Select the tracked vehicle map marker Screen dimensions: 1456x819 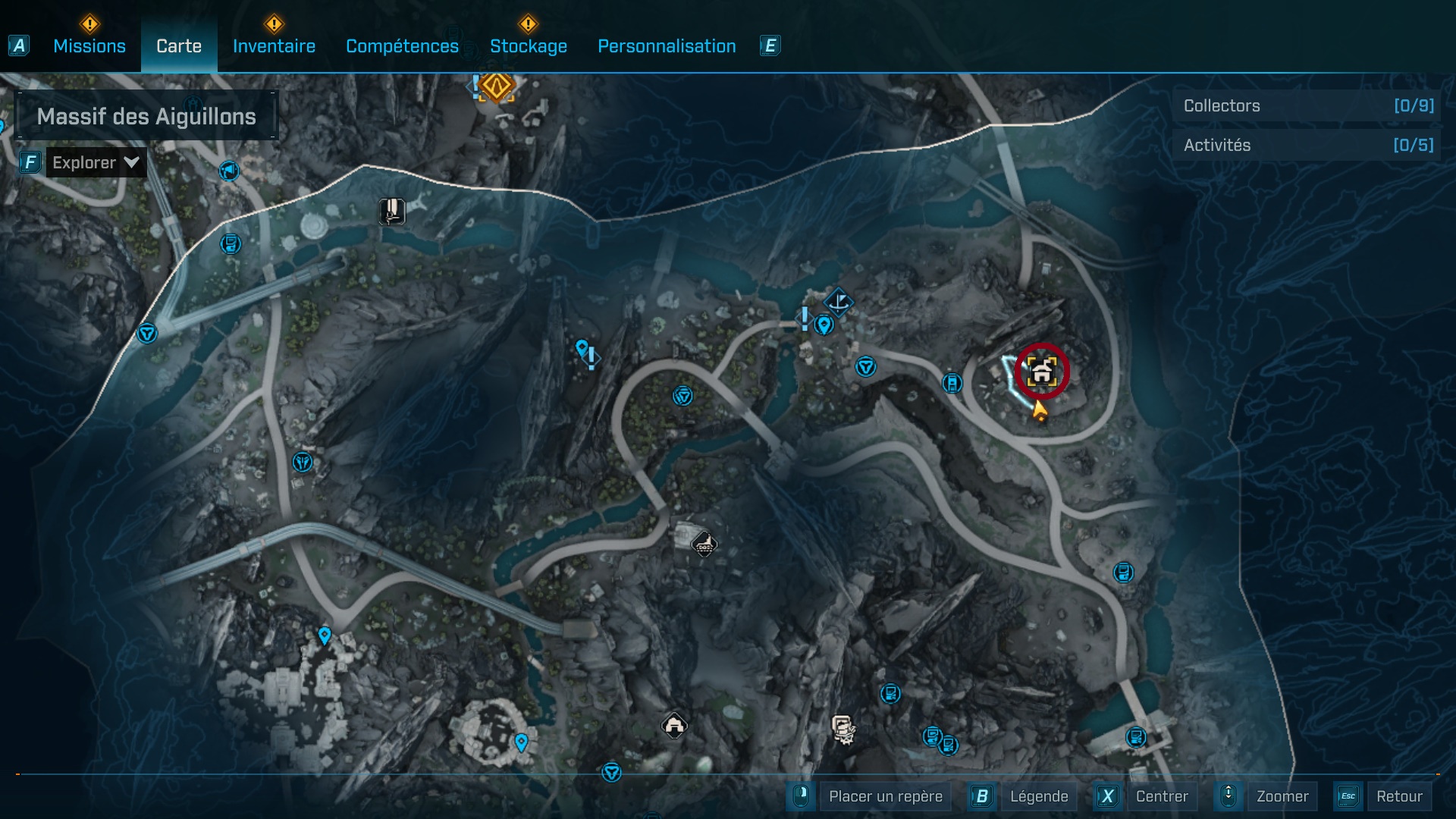click(x=704, y=543)
